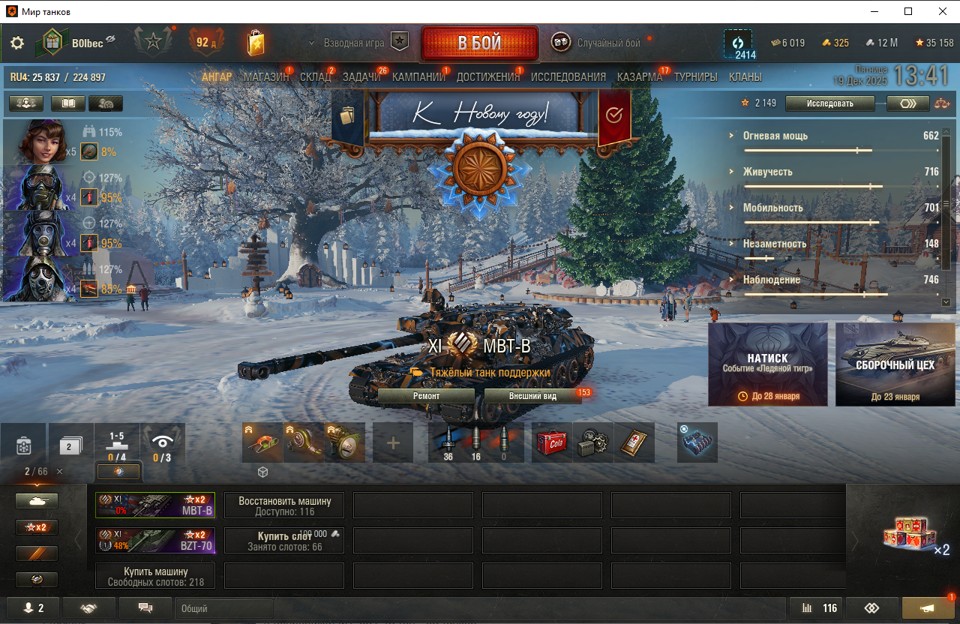Viewport: 960px width, 624px height.
Task: Open the settings gear menu
Action: point(17,43)
